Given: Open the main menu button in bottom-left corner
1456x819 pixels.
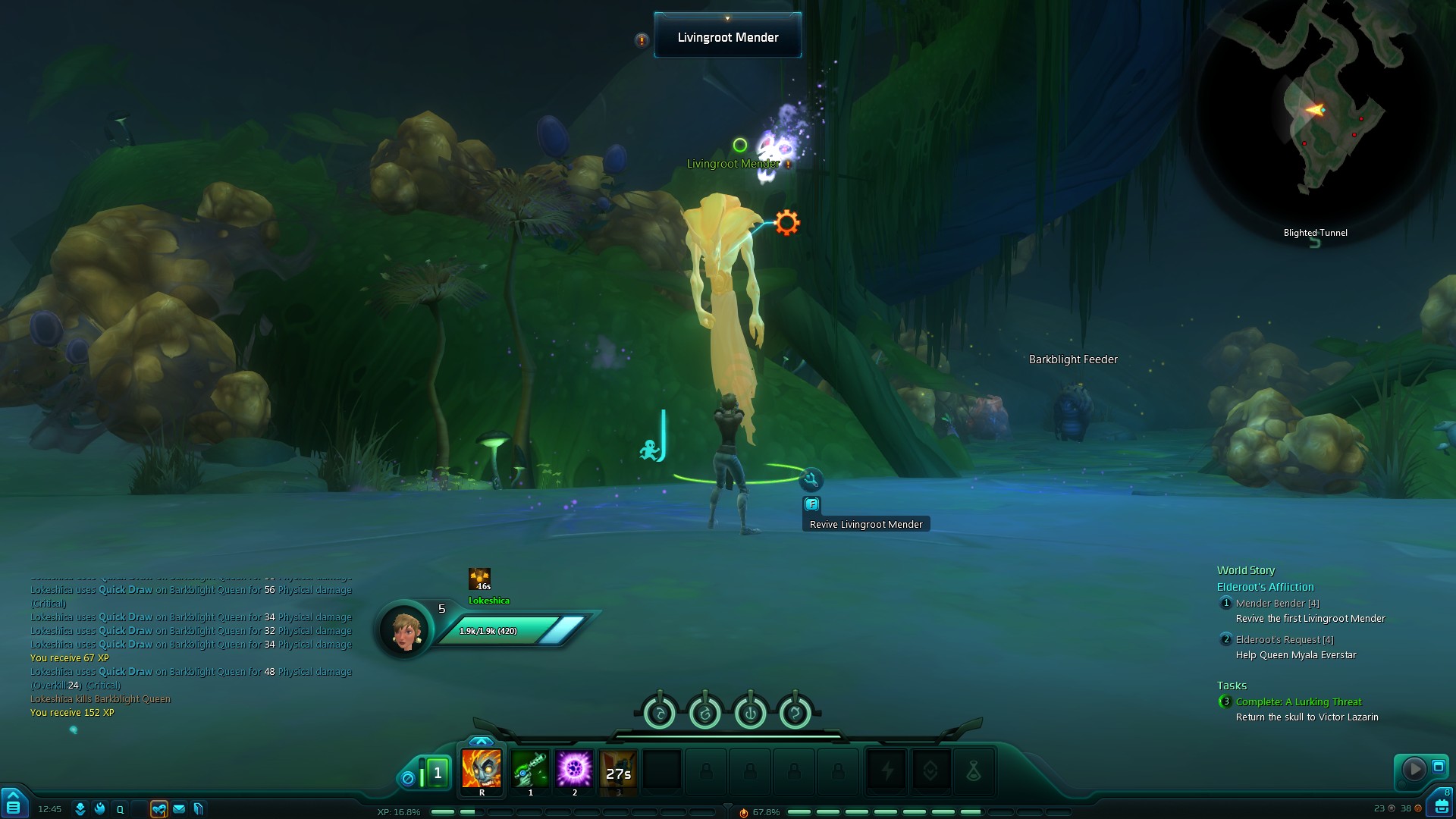Looking at the screenshot, I should 14,802.
